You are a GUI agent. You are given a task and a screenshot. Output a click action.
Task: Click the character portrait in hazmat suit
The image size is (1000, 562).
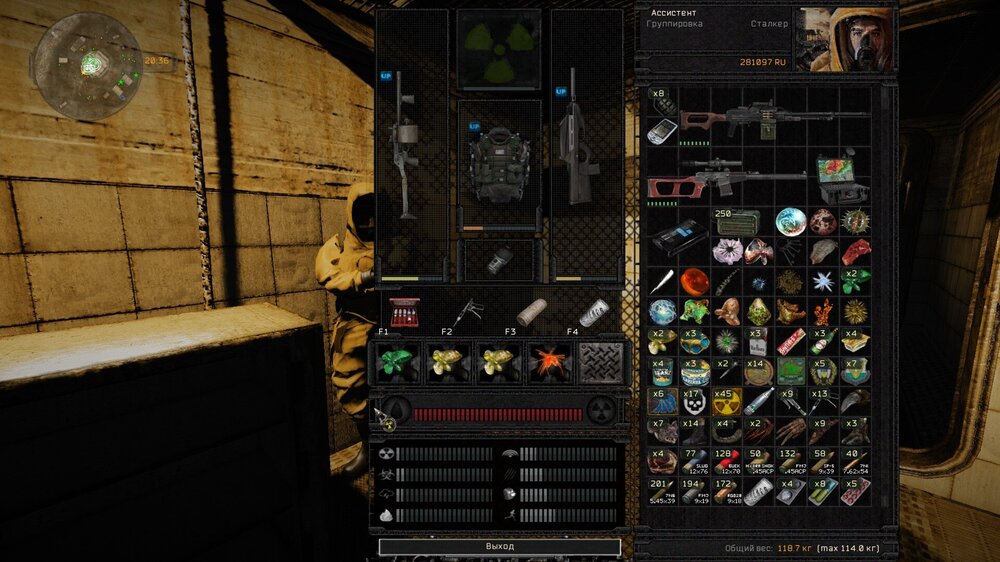[x=846, y=40]
